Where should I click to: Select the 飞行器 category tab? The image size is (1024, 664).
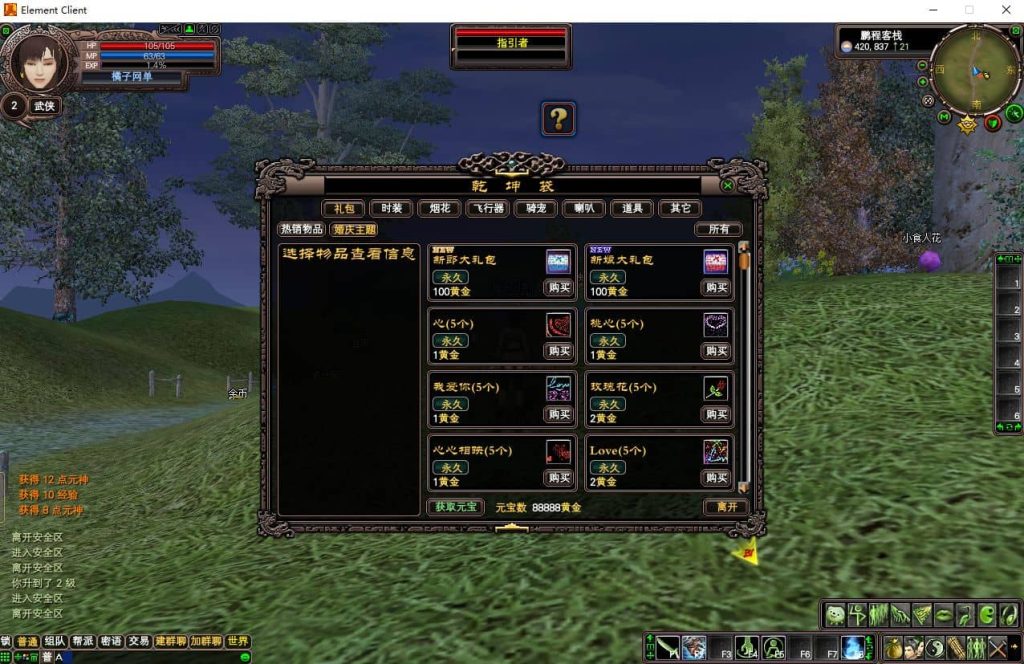(x=487, y=208)
